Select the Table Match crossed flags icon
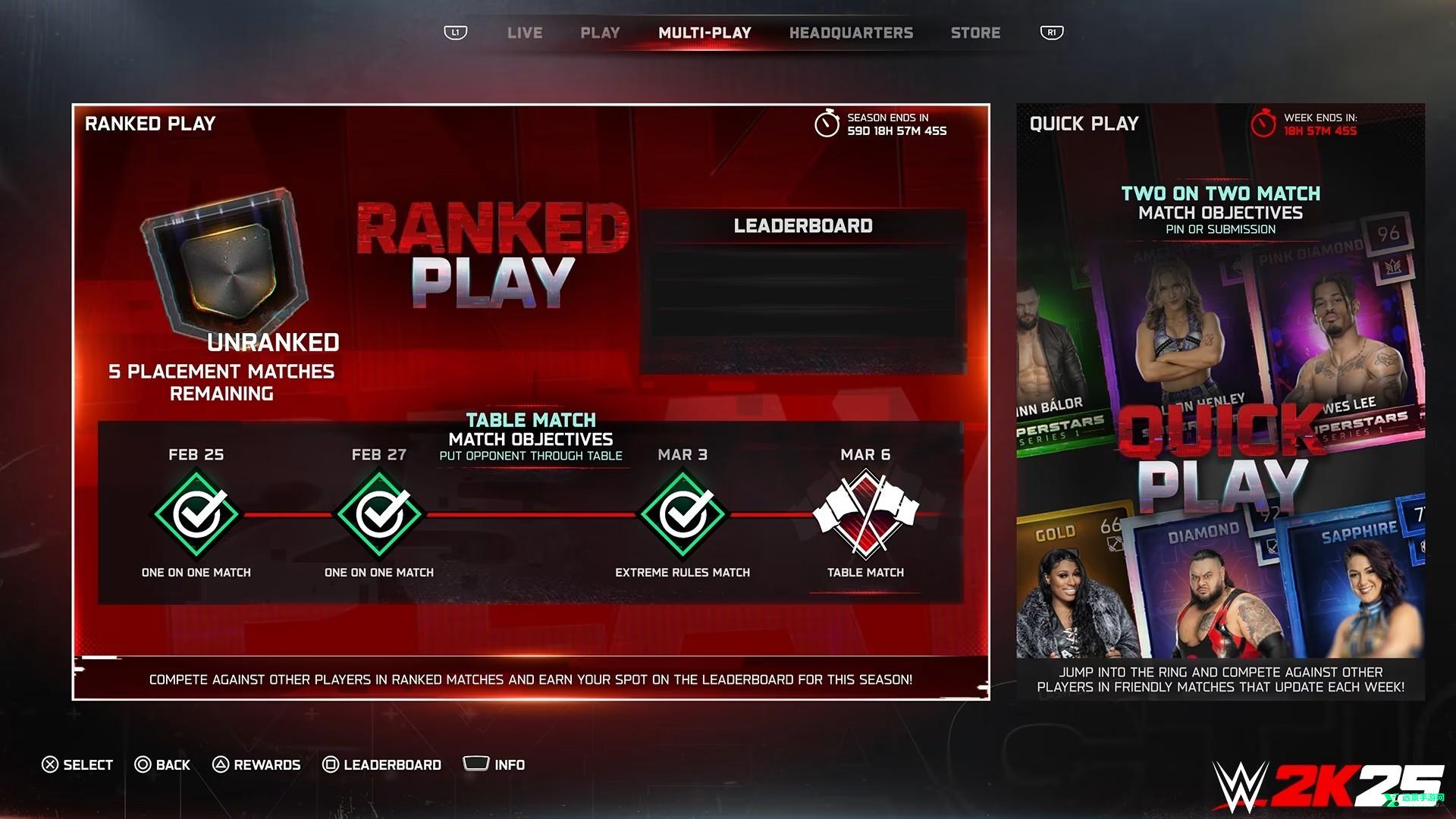The height and width of the screenshot is (819, 1456). coord(865,512)
